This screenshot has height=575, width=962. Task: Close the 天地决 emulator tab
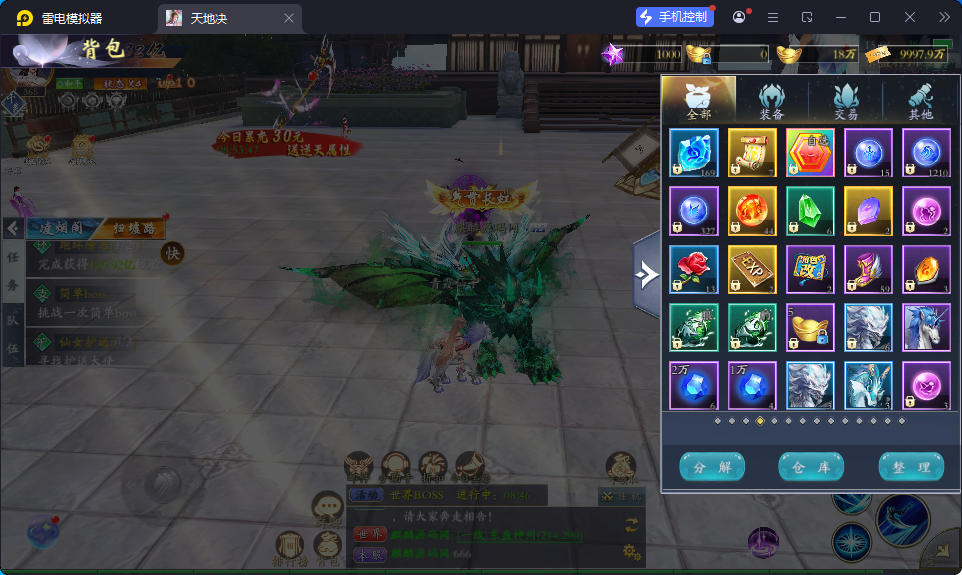(x=289, y=18)
